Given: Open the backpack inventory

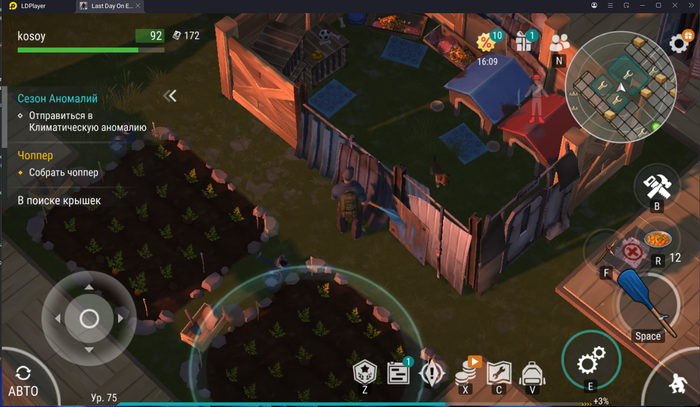Looking at the screenshot, I should click(532, 372).
